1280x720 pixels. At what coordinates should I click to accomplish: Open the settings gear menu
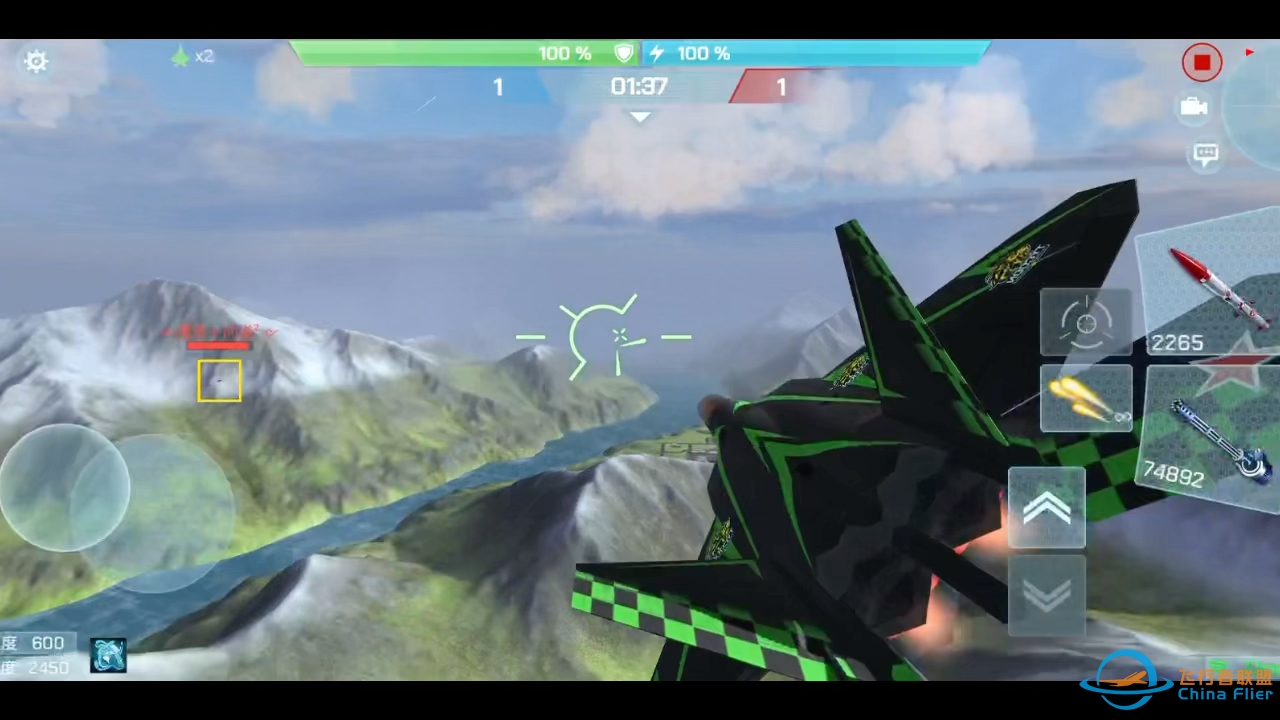click(36, 61)
